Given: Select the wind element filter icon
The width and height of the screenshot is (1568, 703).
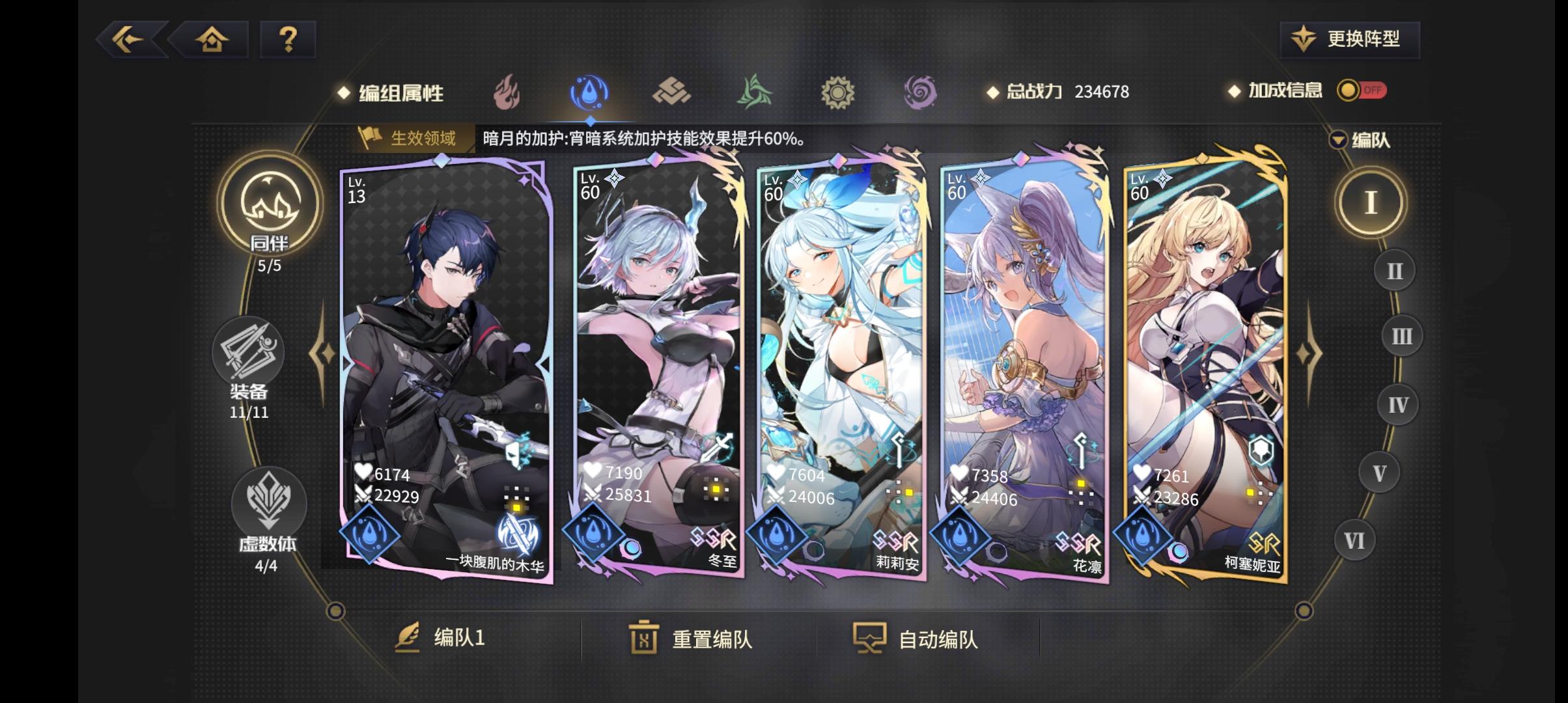Looking at the screenshot, I should pos(755,93).
